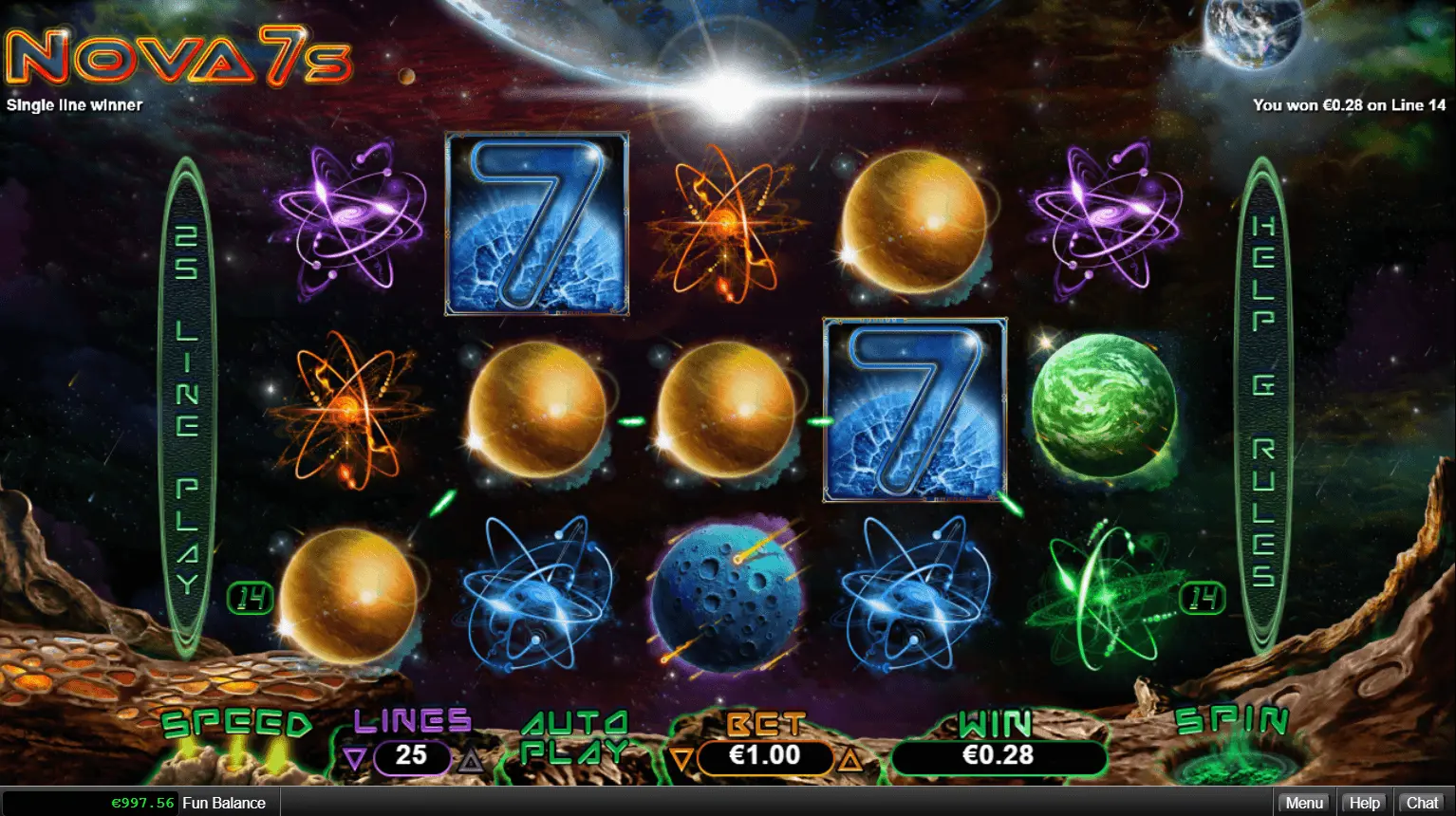Image resolution: width=1456 pixels, height=816 pixels.
Task: Open the Chat window
Action: point(1422,803)
